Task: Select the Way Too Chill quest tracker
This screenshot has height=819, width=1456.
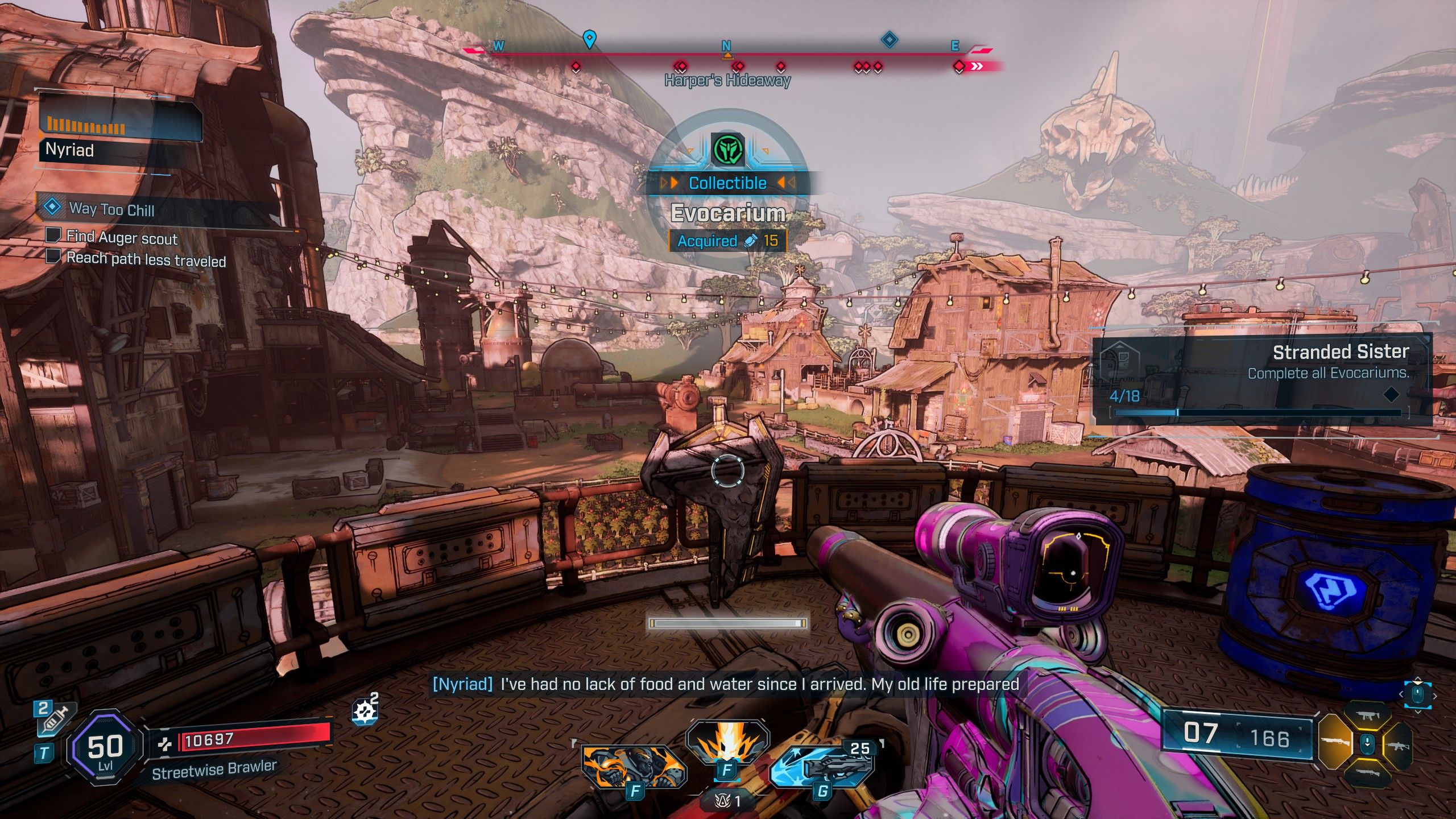Action: [111, 209]
